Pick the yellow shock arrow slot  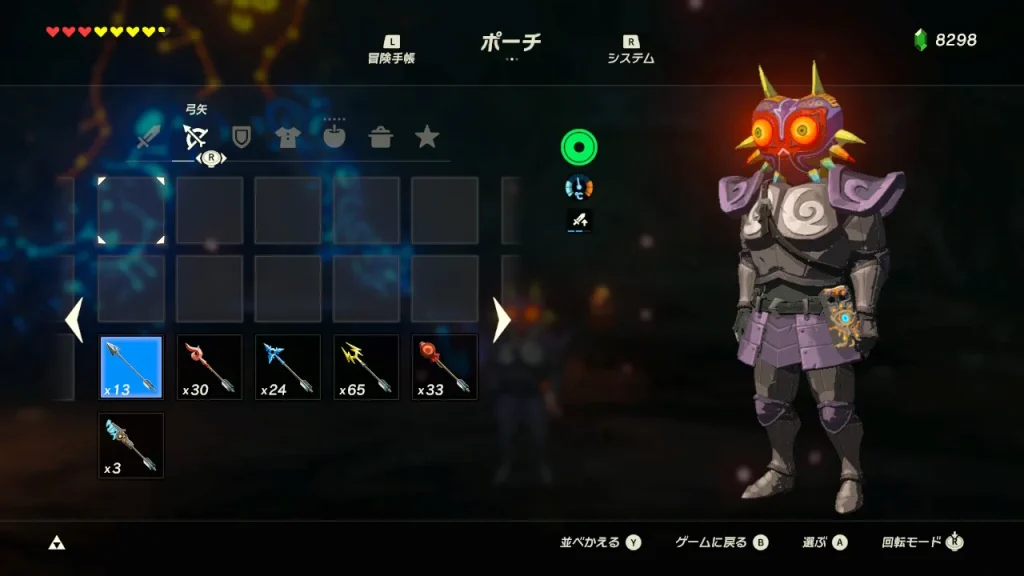366,367
